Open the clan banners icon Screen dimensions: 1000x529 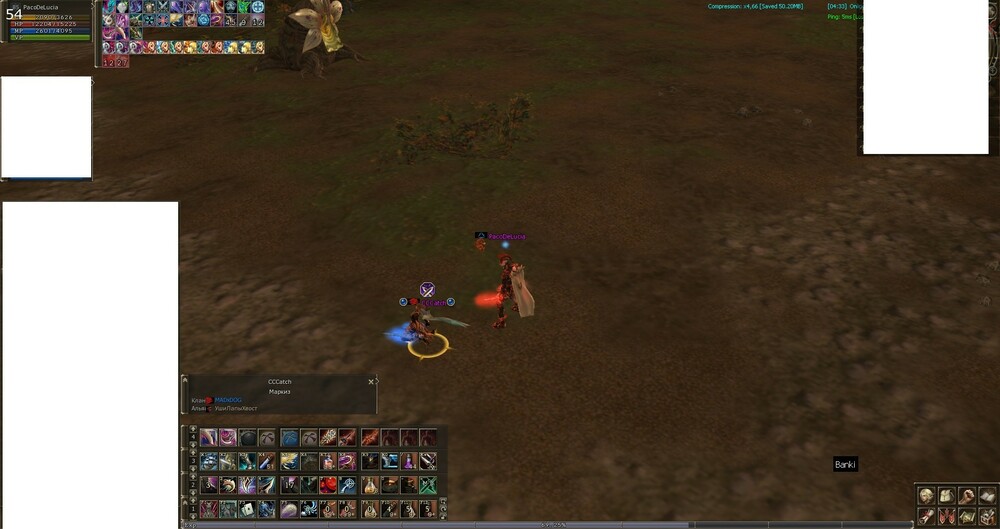tap(947, 516)
